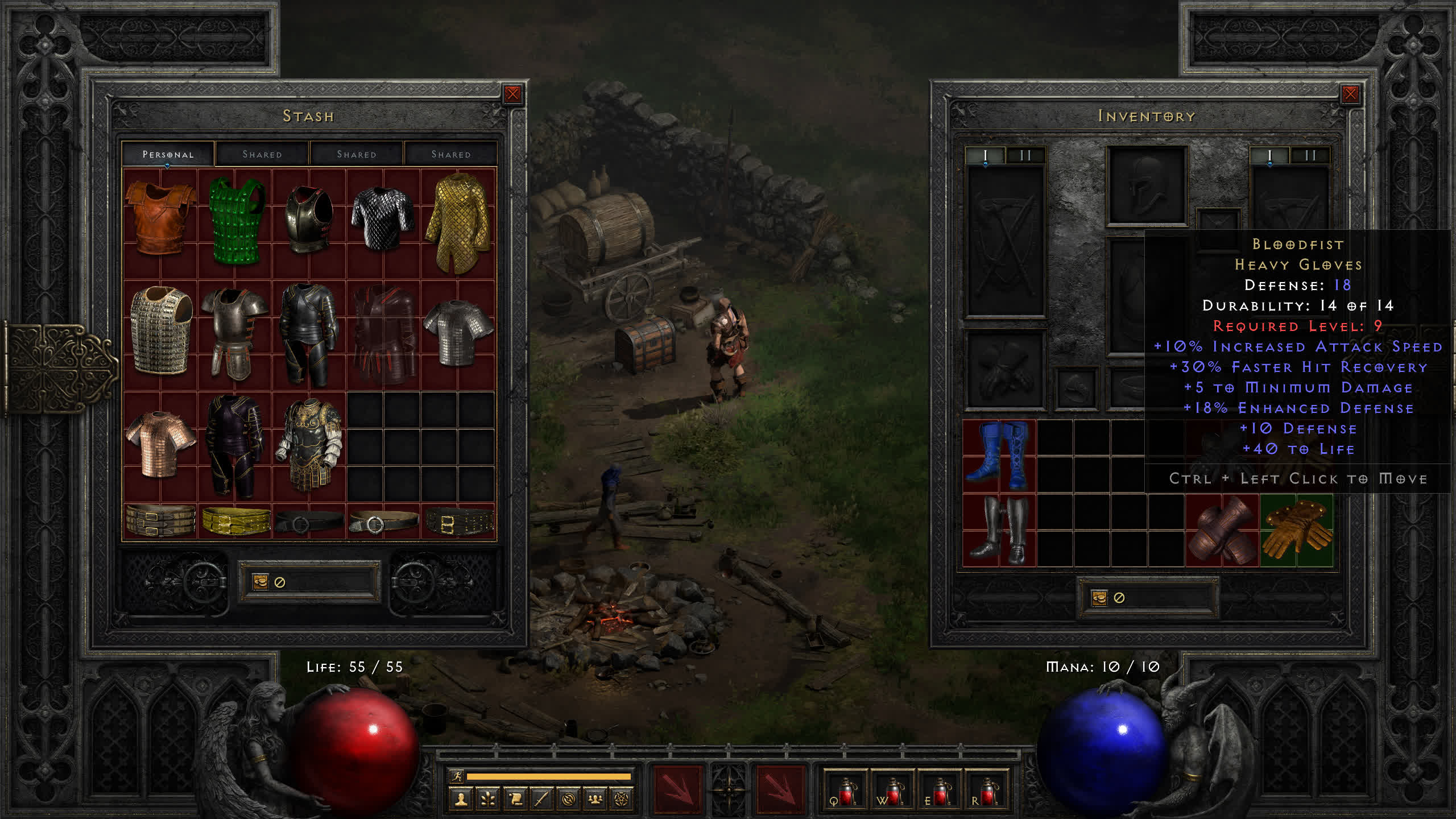Toggle the run/walk icon
This screenshot has height=819, width=1456.
pos(456,776)
